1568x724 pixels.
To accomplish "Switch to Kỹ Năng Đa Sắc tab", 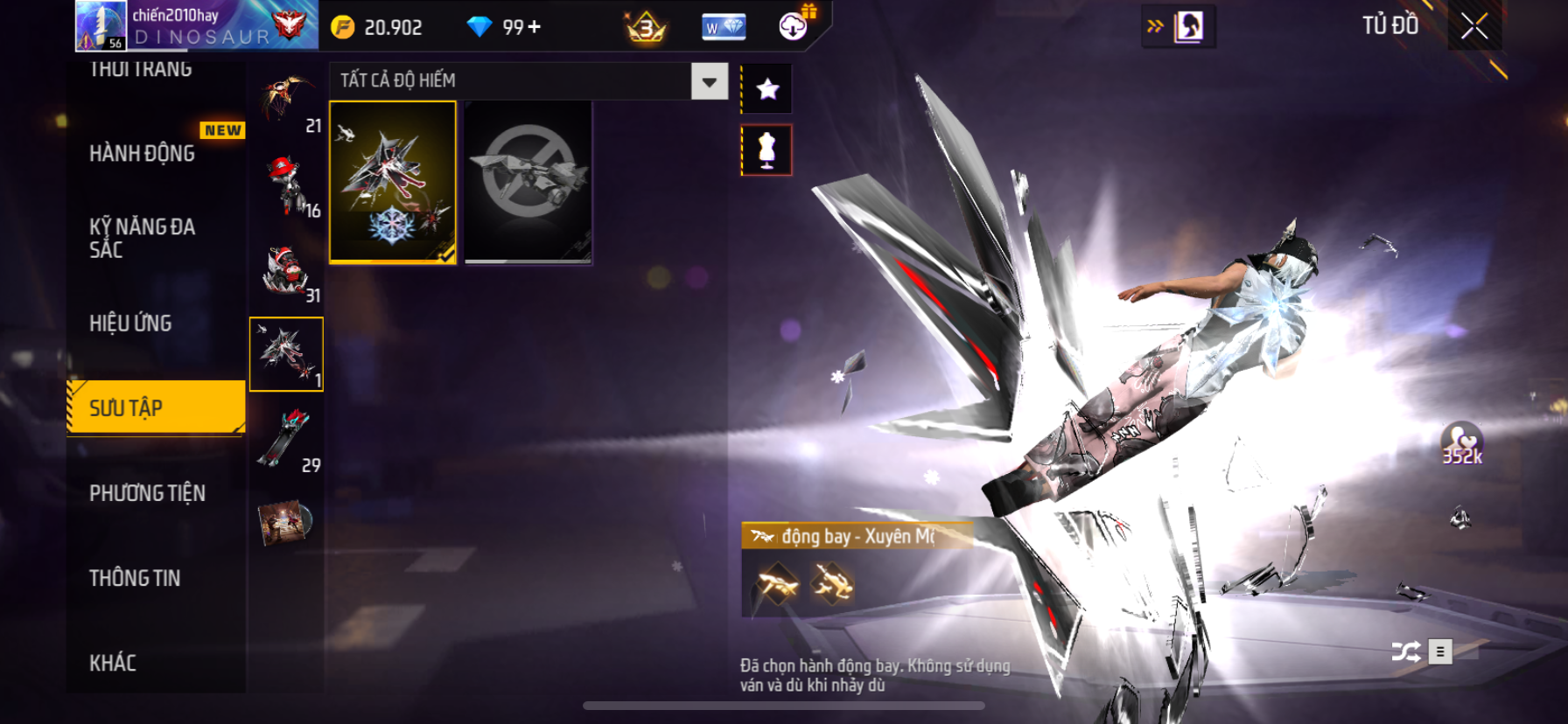I will click(x=143, y=238).
